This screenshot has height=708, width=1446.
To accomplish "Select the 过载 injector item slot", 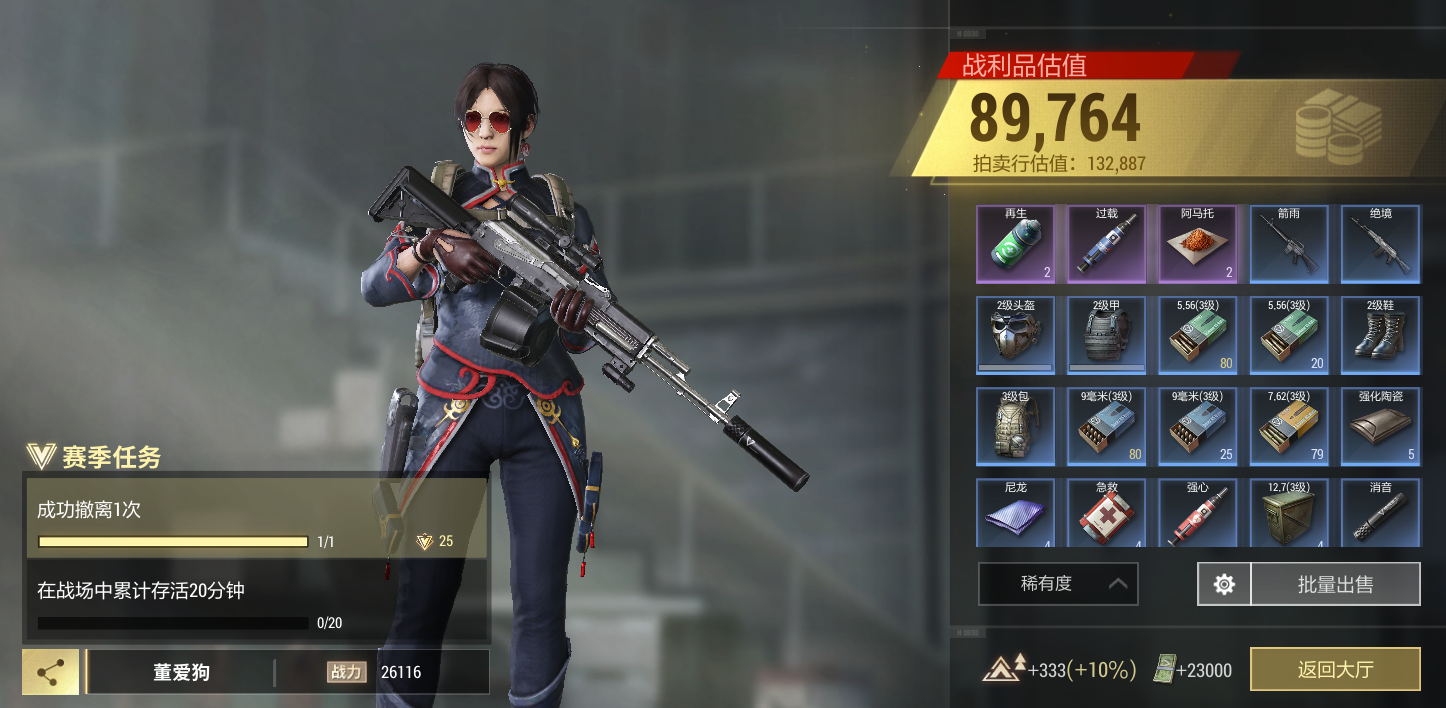I will (1106, 245).
